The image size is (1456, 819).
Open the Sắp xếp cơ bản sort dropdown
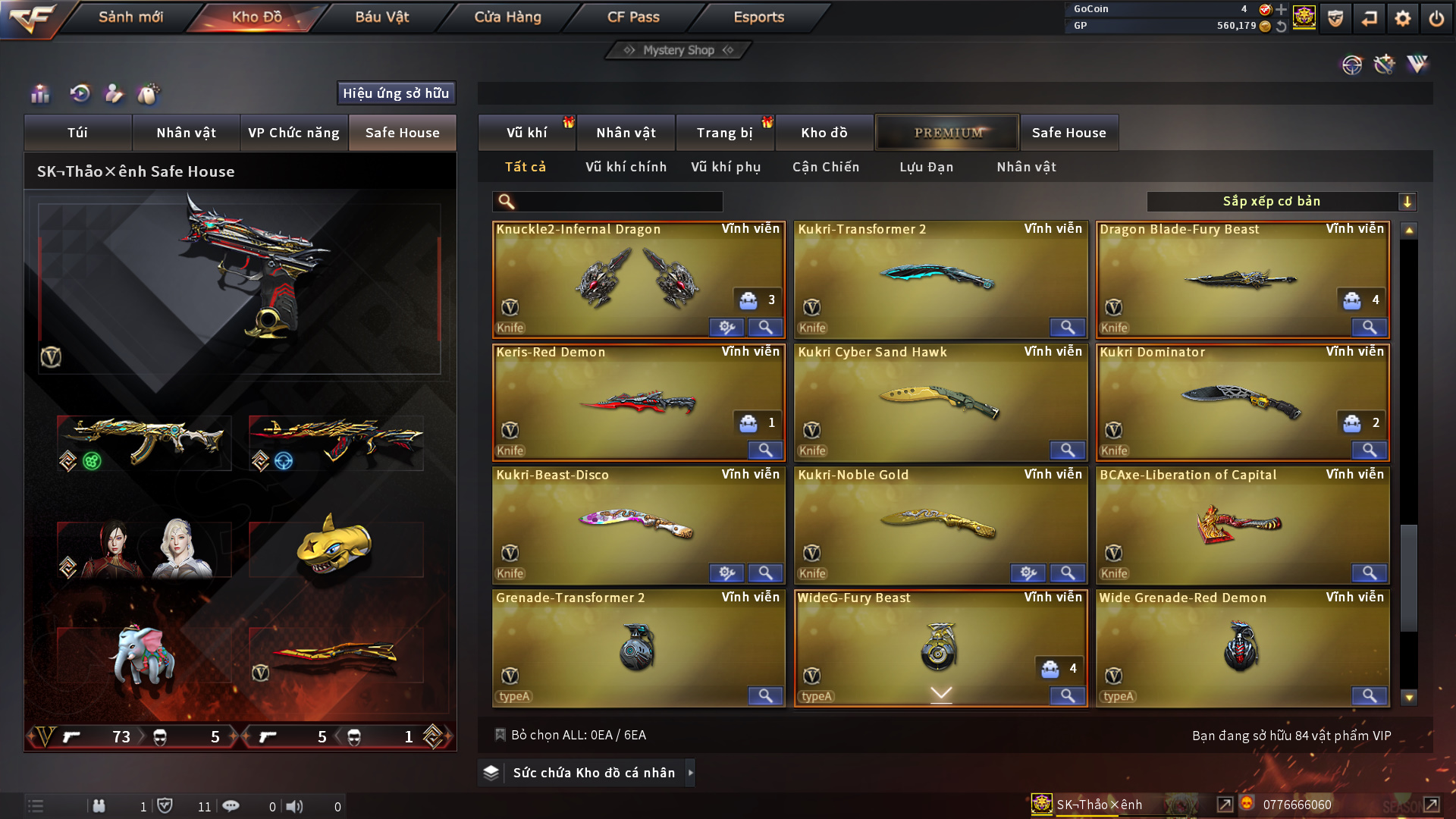pos(1281,202)
